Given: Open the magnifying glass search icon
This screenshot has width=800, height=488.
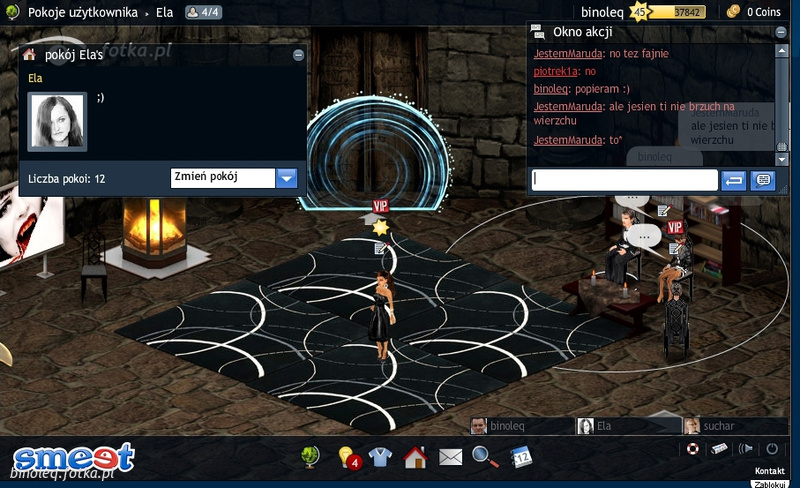Looking at the screenshot, I should click(485, 457).
